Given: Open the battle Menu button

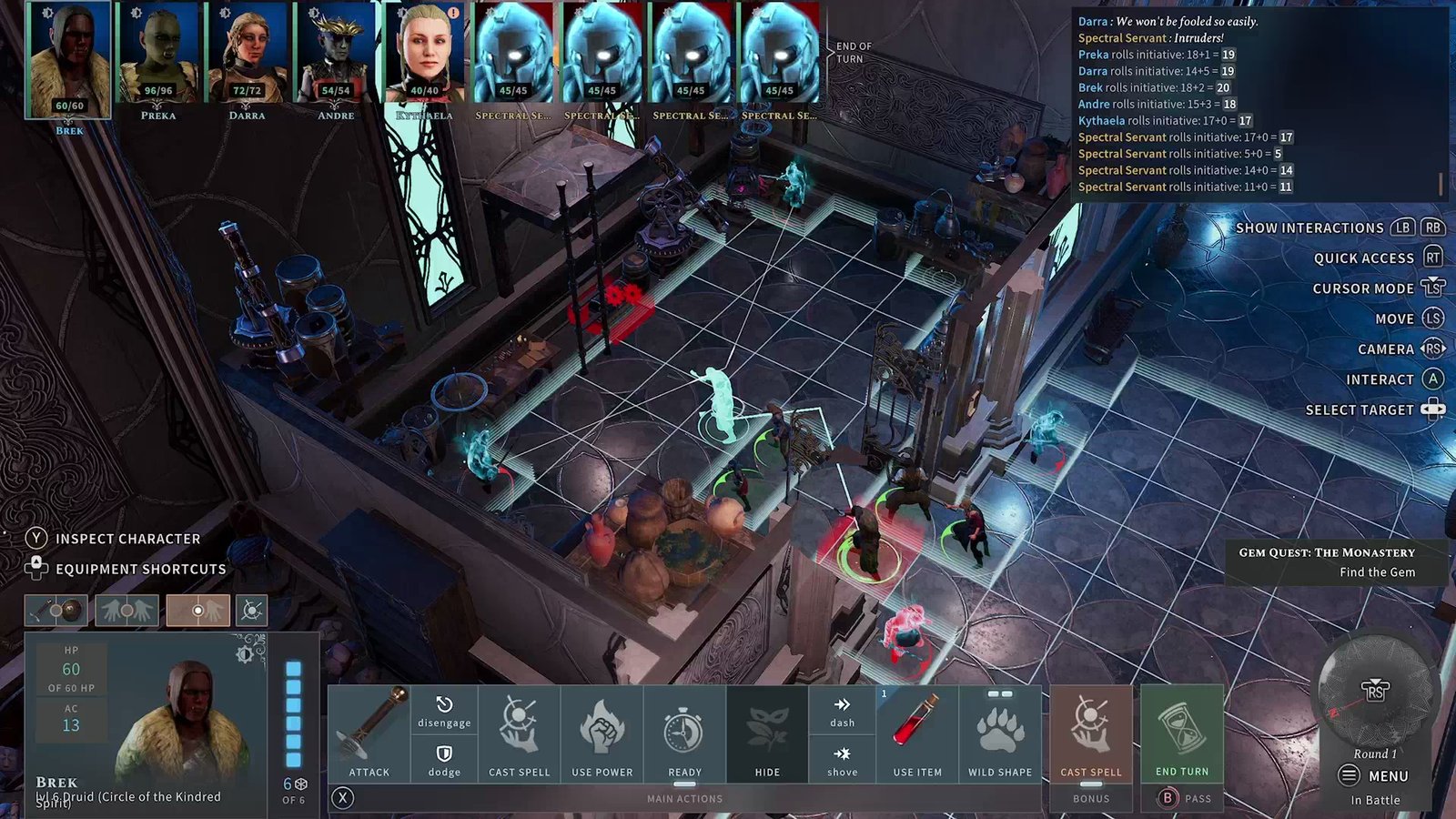Looking at the screenshot, I should pyautogui.click(x=1374, y=776).
